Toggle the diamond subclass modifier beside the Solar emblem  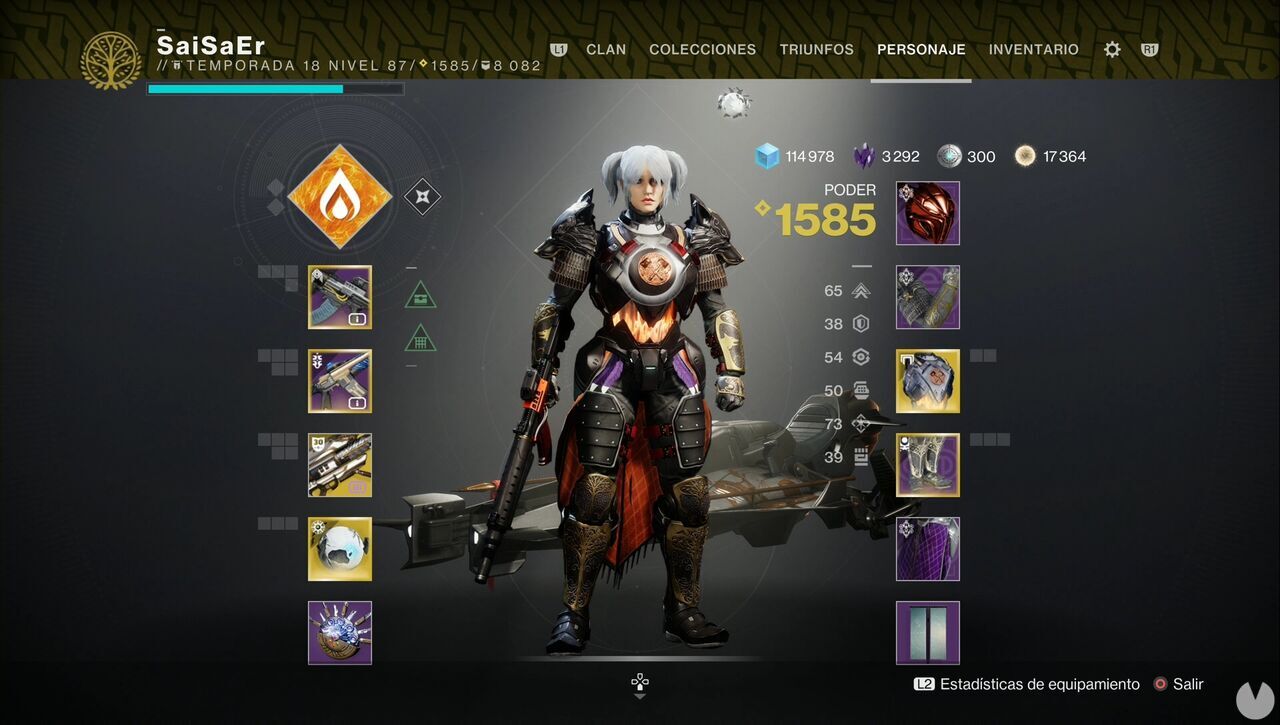click(423, 196)
